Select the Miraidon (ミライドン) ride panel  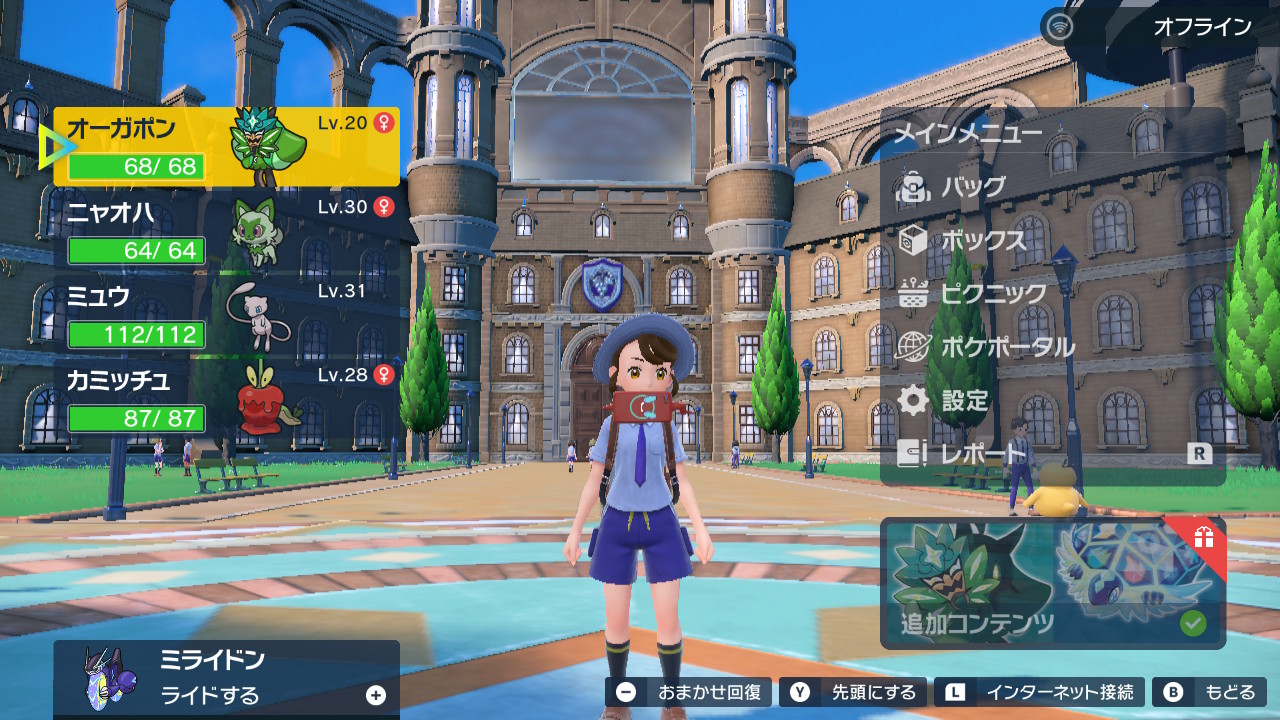227,678
